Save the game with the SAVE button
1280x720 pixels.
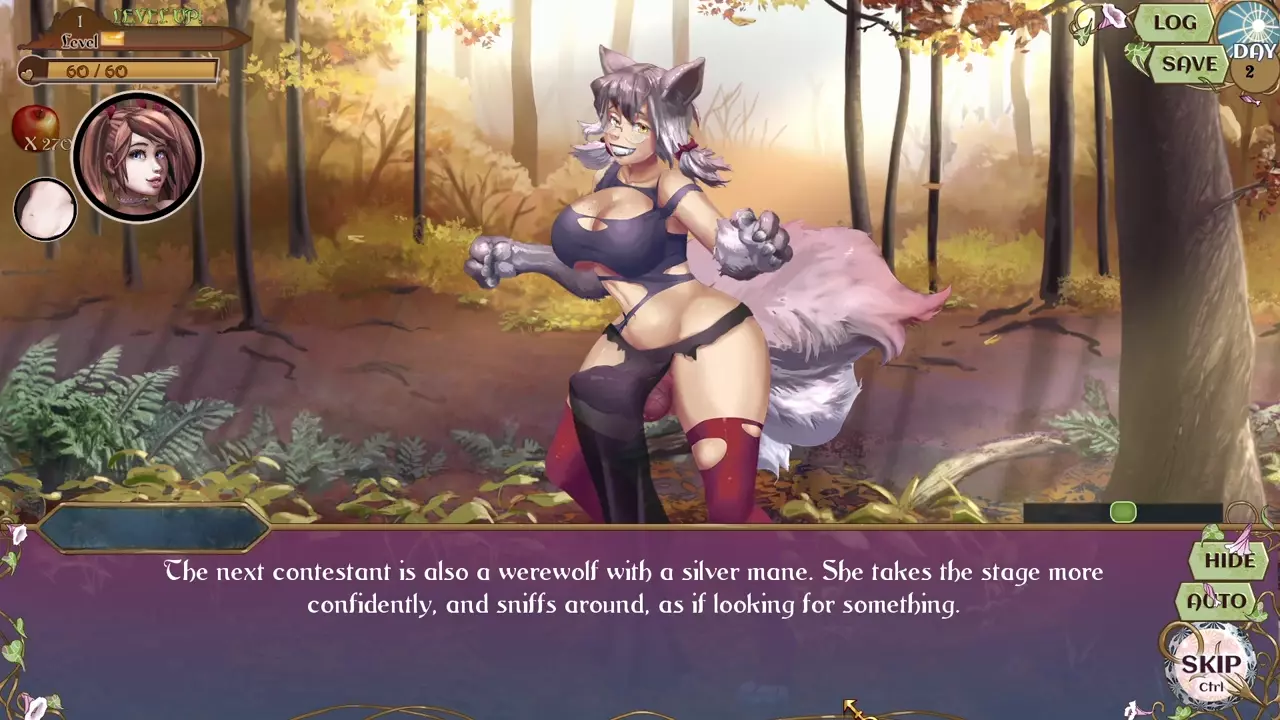coord(1188,64)
